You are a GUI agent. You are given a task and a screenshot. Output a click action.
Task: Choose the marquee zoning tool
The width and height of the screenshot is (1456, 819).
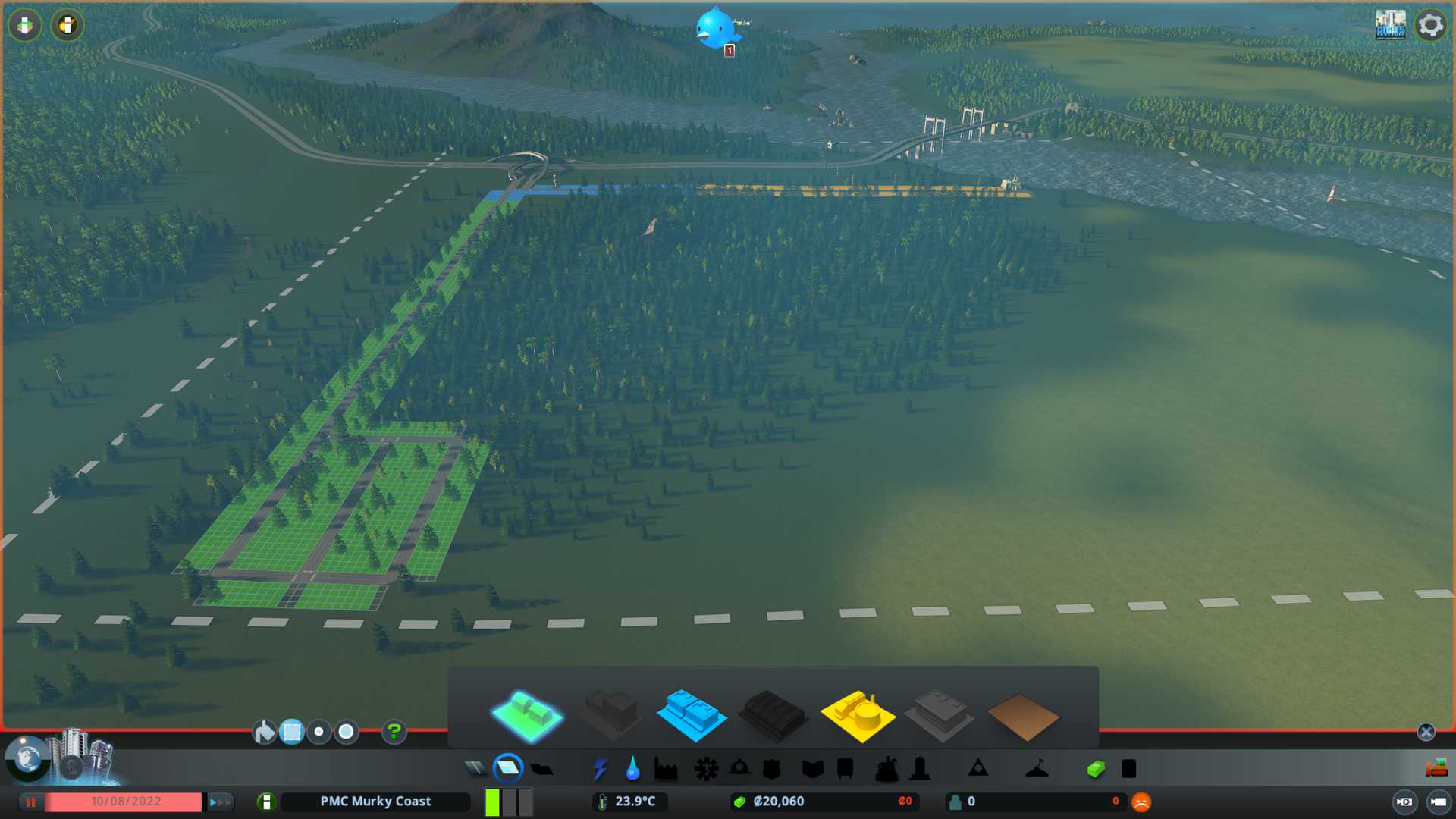pyautogui.click(x=292, y=732)
